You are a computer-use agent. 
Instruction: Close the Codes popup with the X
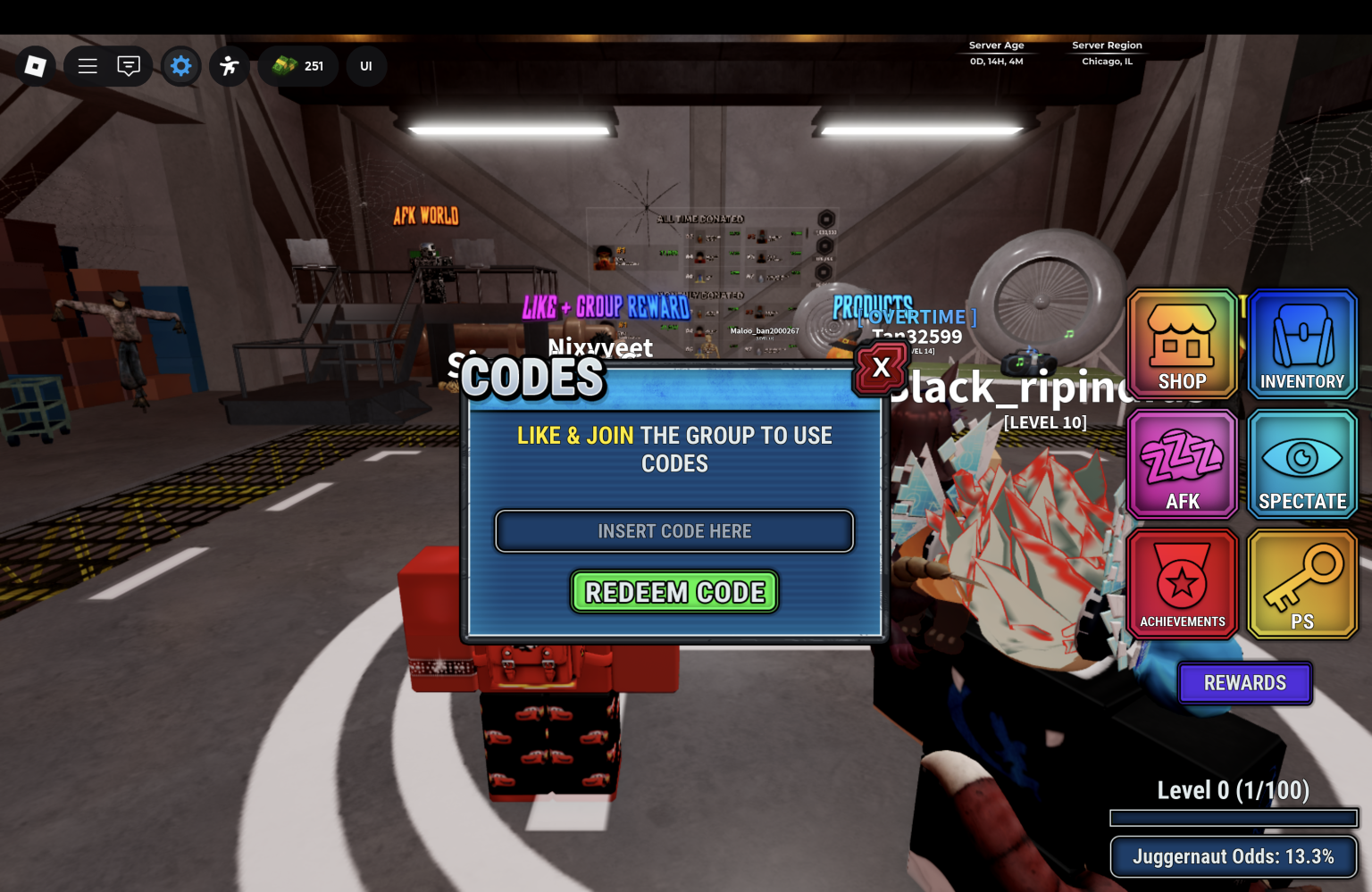tap(881, 368)
